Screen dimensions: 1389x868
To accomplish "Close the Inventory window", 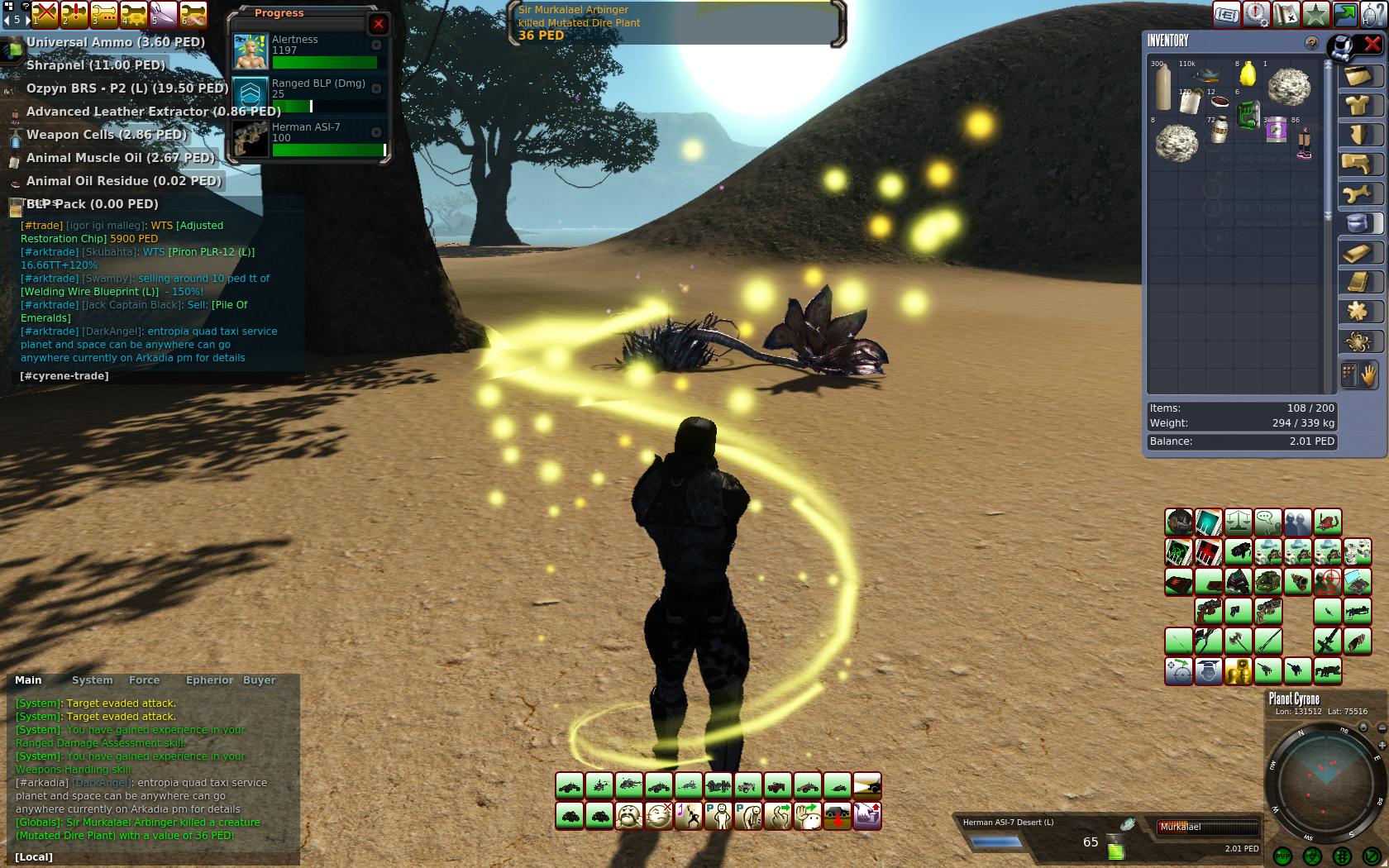I will [x=1372, y=44].
